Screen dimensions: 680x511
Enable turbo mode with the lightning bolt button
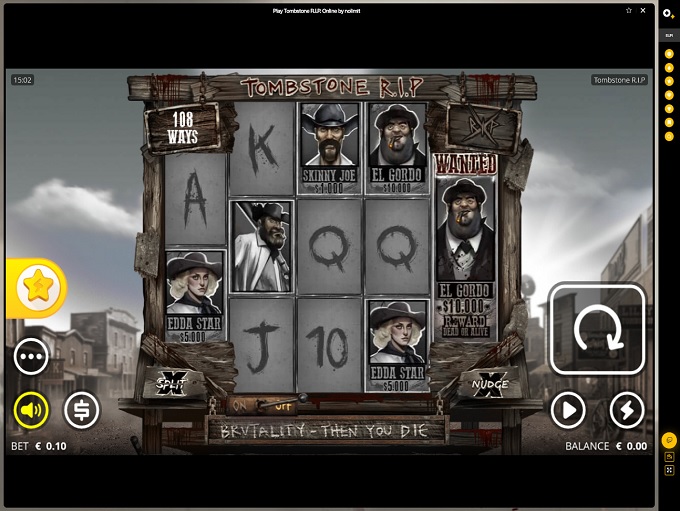click(x=627, y=409)
